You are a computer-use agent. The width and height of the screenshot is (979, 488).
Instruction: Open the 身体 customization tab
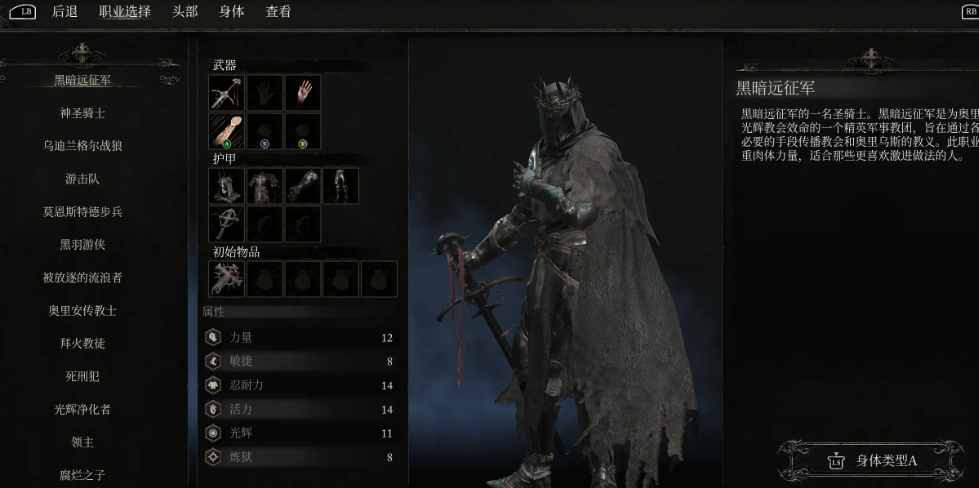(231, 12)
